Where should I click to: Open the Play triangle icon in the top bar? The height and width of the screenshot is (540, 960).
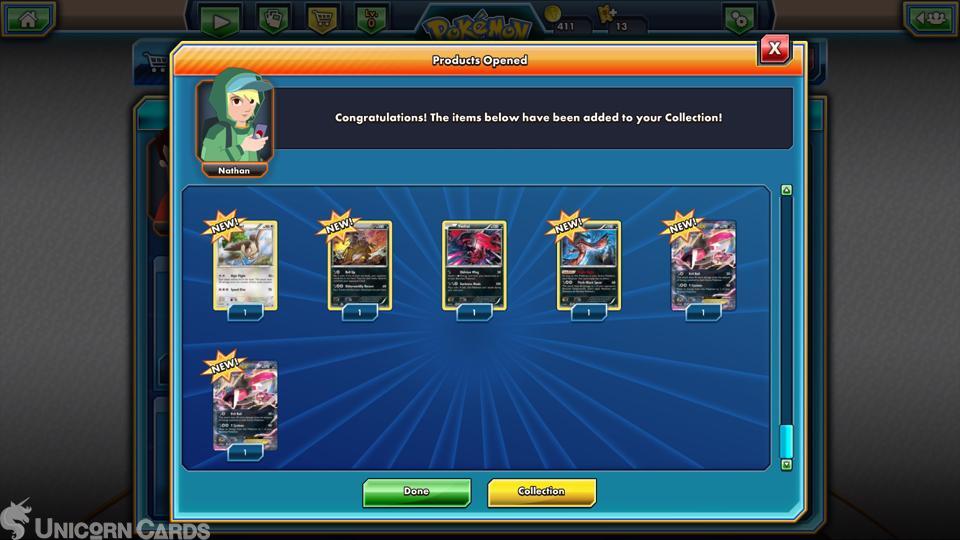(219, 20)
